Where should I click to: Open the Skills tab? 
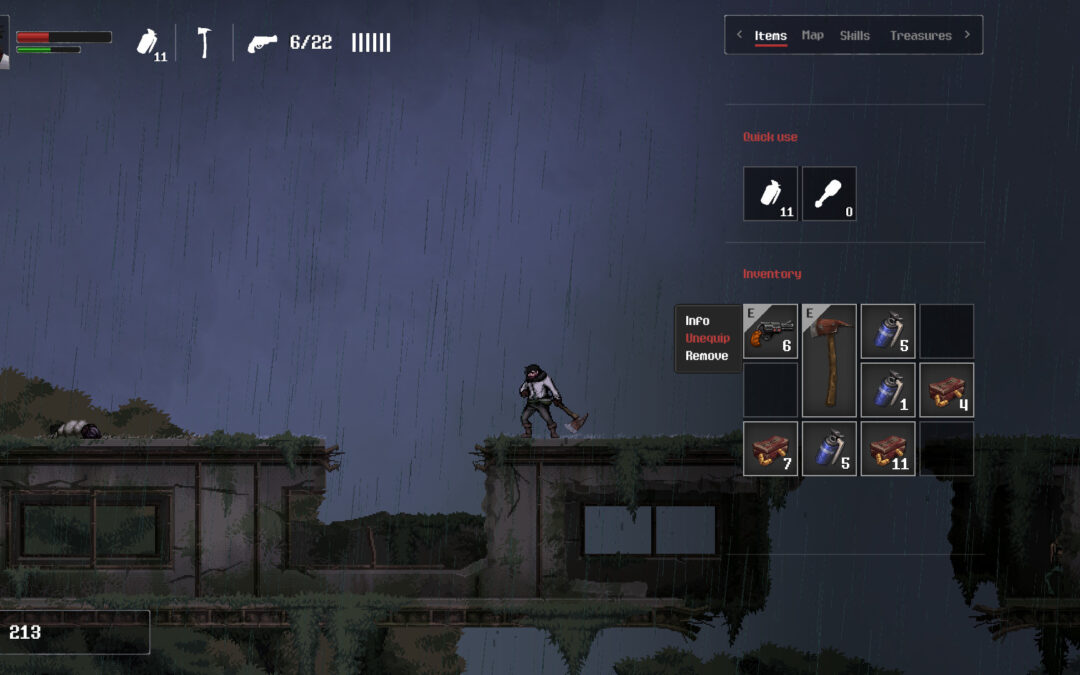tap(854, 35)
